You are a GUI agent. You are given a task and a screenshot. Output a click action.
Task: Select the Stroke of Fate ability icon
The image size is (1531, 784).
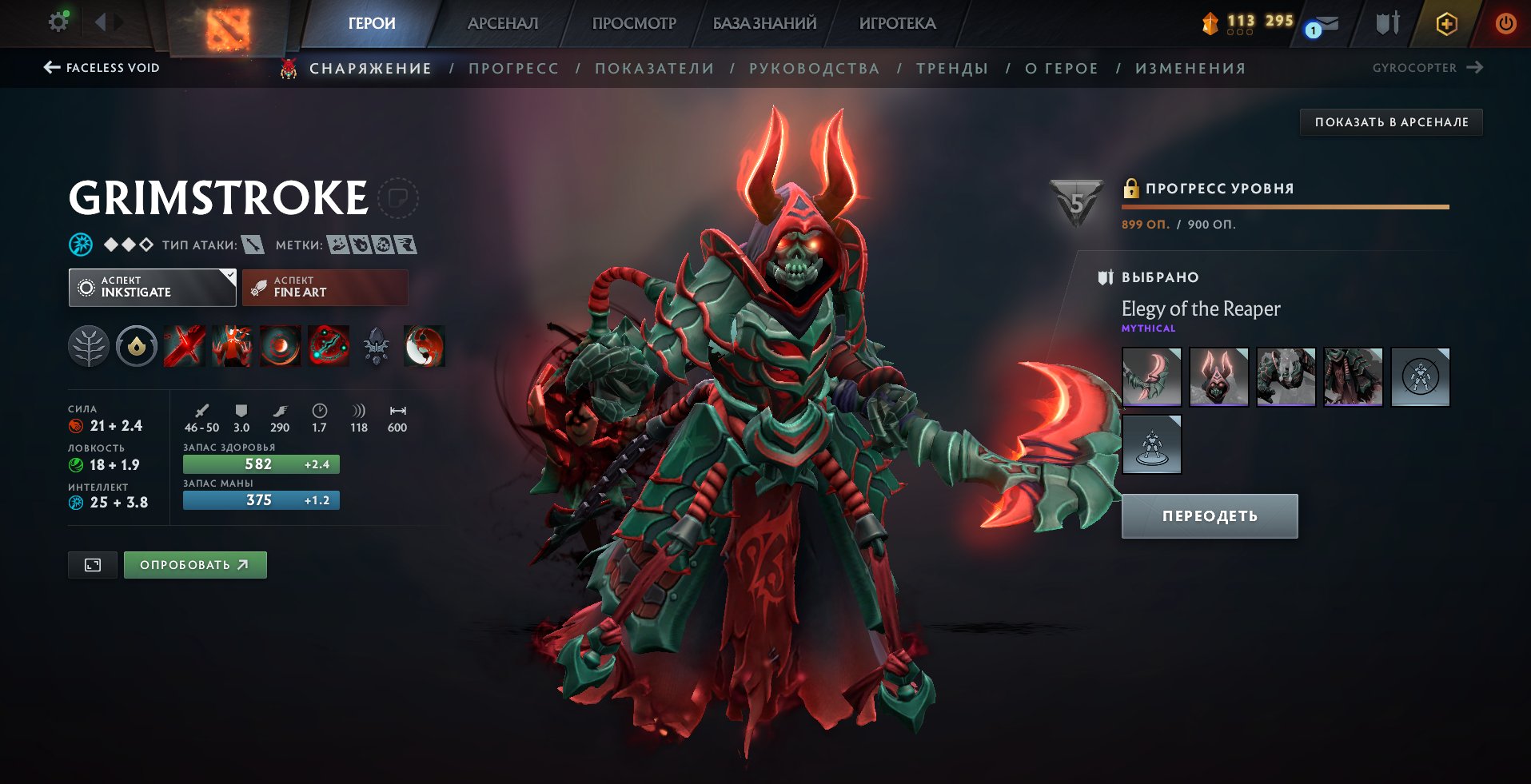coord(184,345)
